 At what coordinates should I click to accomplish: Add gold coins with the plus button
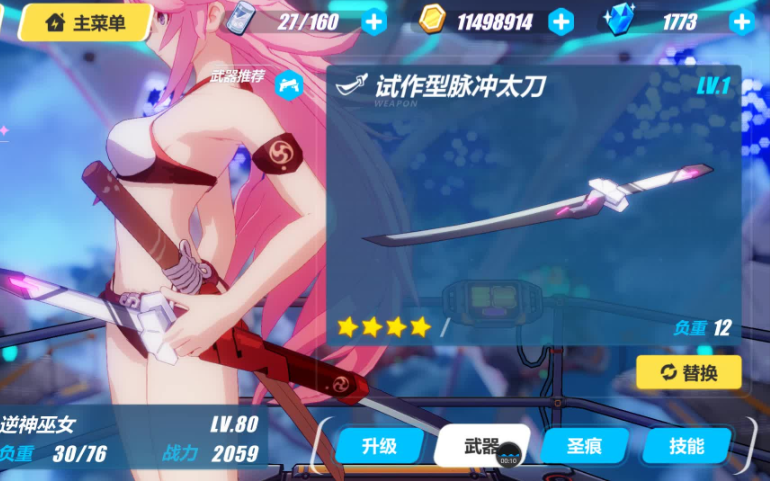[x=561, y=21]
